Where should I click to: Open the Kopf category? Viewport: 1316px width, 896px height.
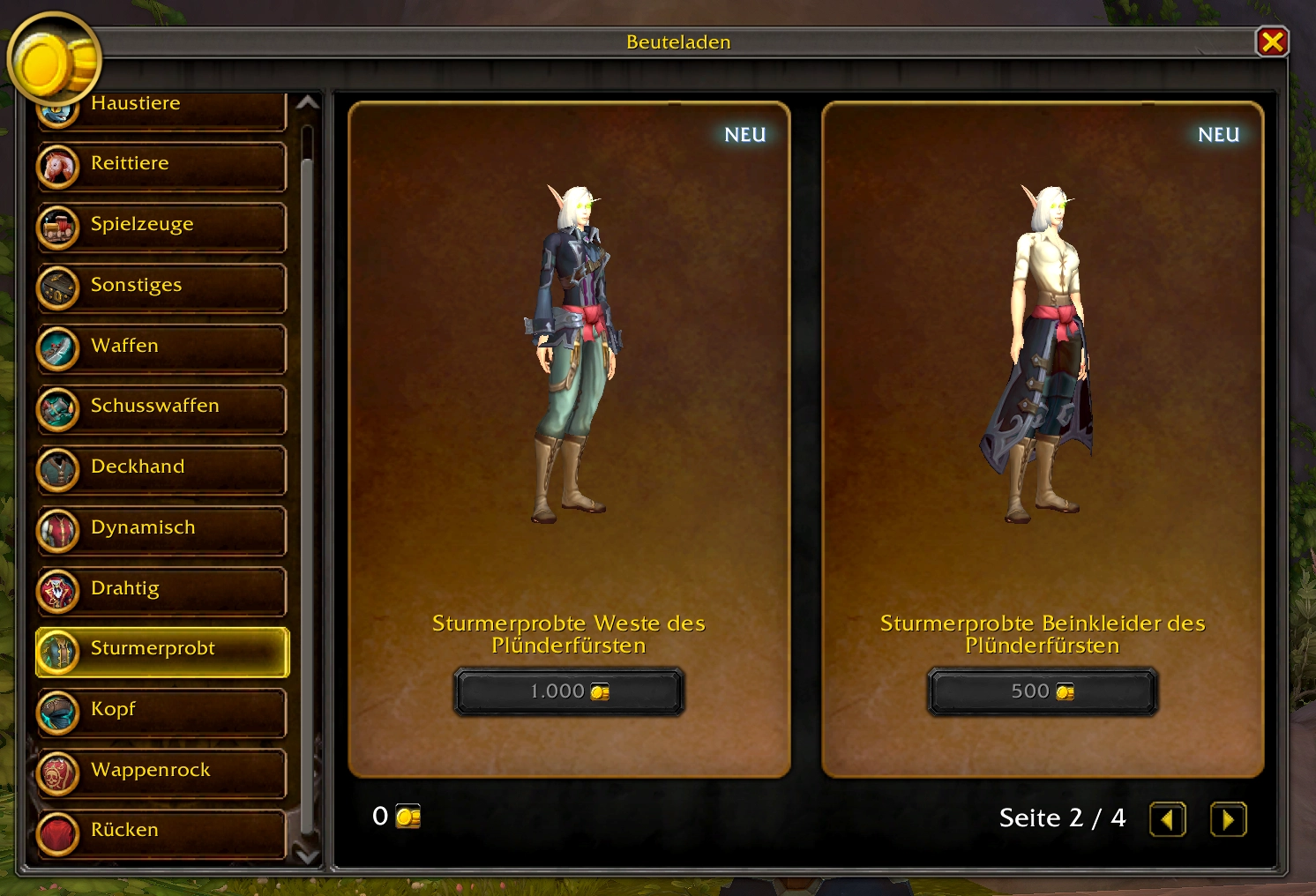162,711
